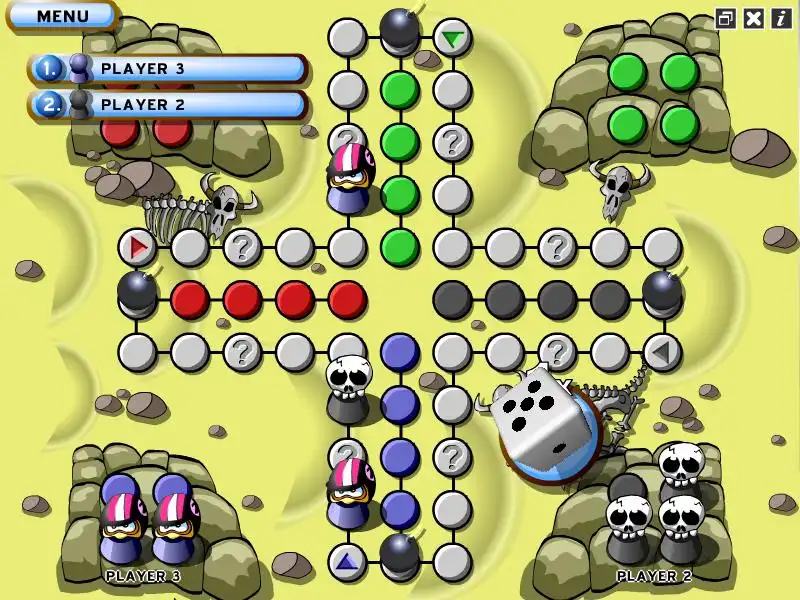Viewport: 800px width, 600px height.
Task: Close the game with the X icon
Action: tap(754, 18)
